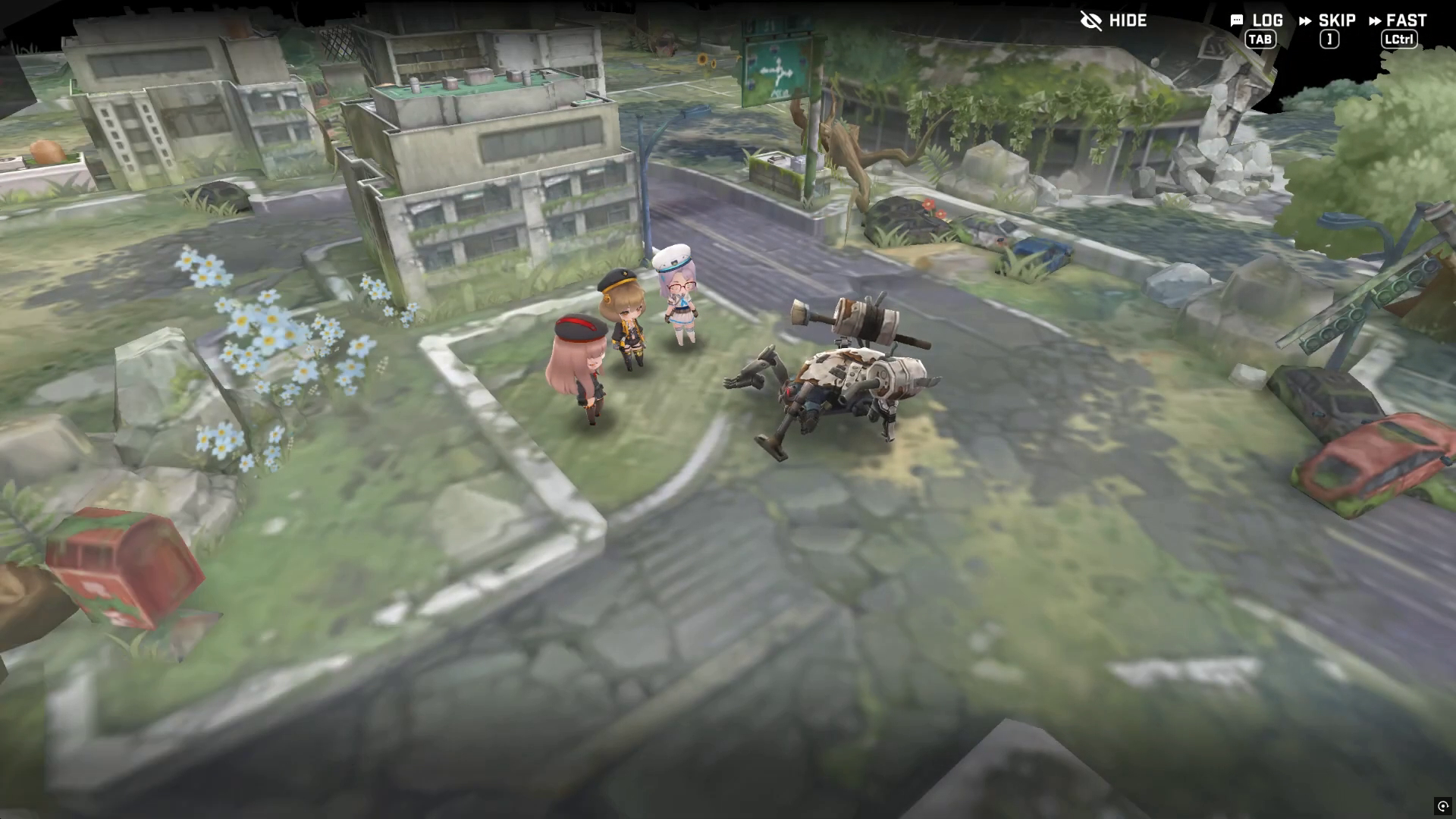1456x819 pixels.
Task: Skip the cutscene
Action: [1327, 21]
